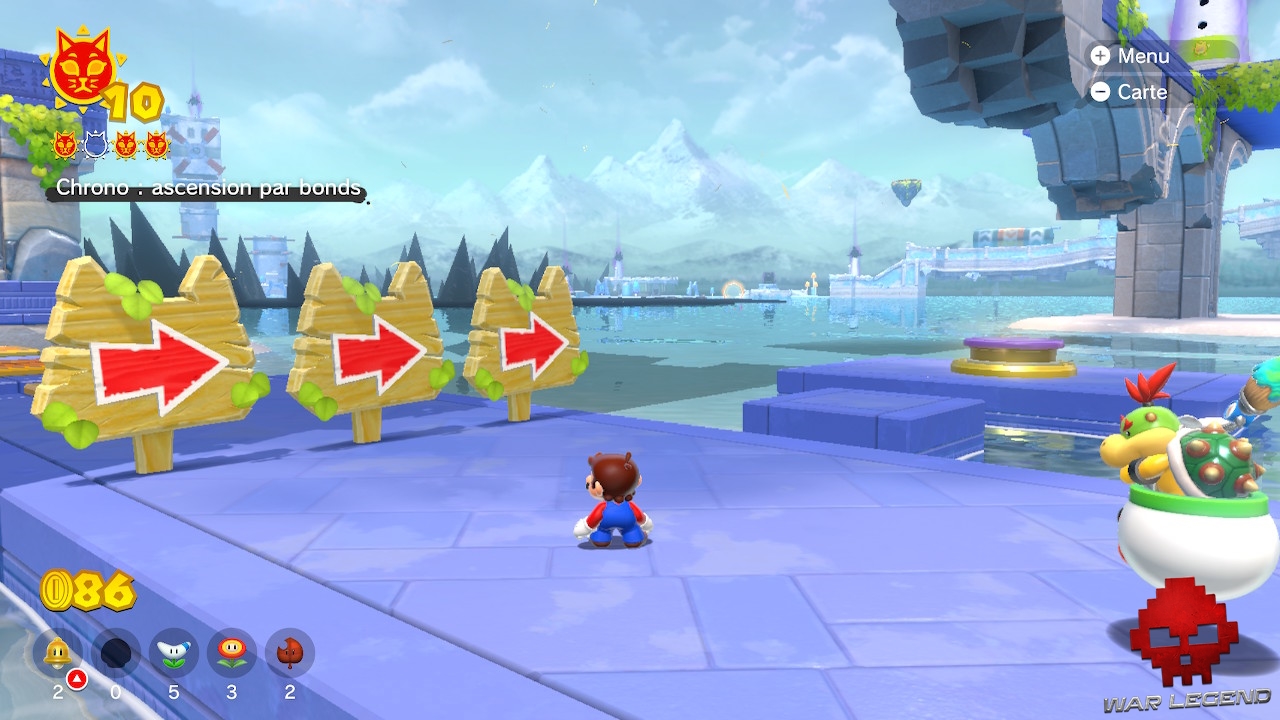Toggle the last cat shine medal

click(157, 143)
